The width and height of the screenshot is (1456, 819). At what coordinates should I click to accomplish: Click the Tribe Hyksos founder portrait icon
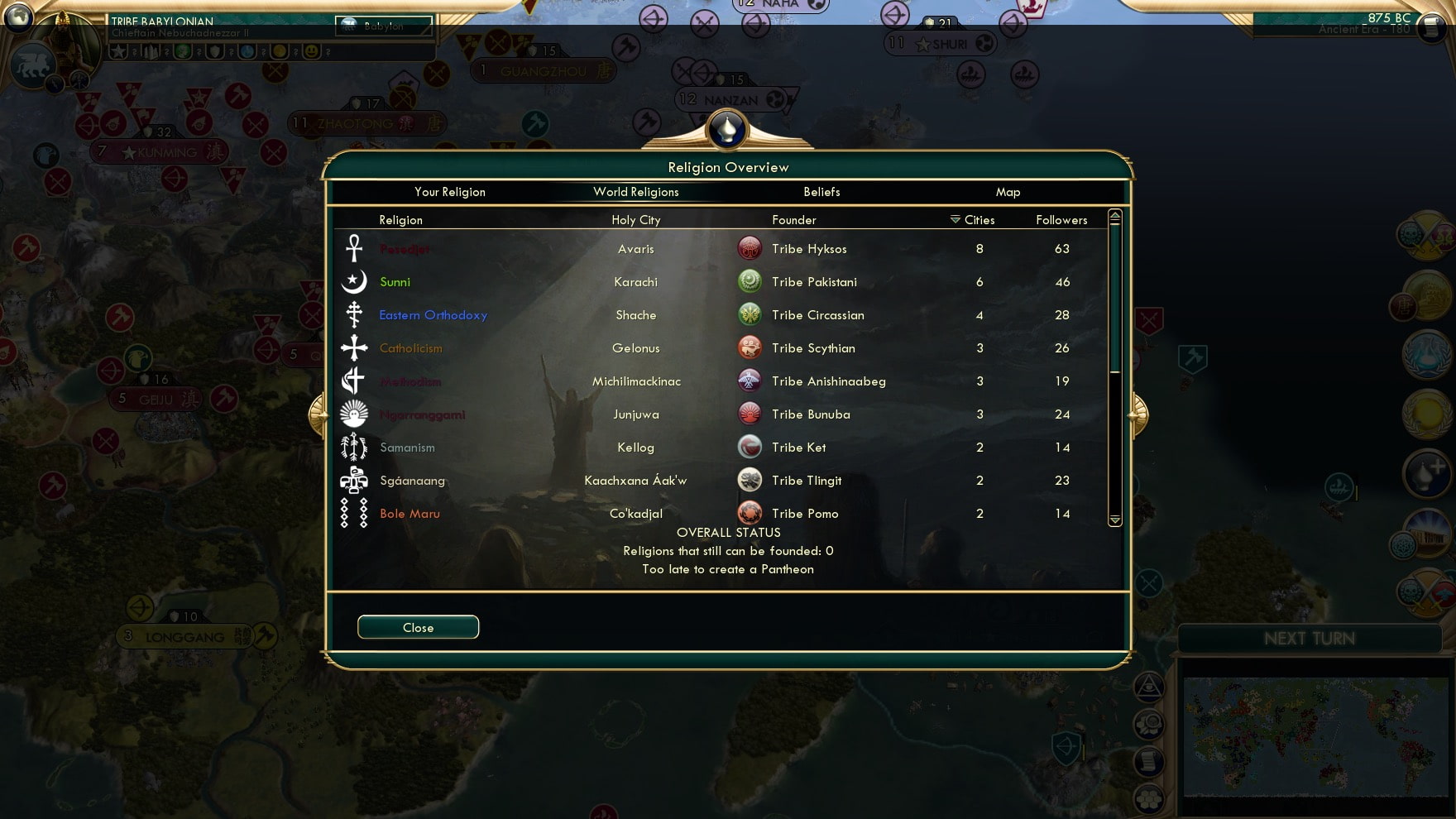click(x=750, y=248)
